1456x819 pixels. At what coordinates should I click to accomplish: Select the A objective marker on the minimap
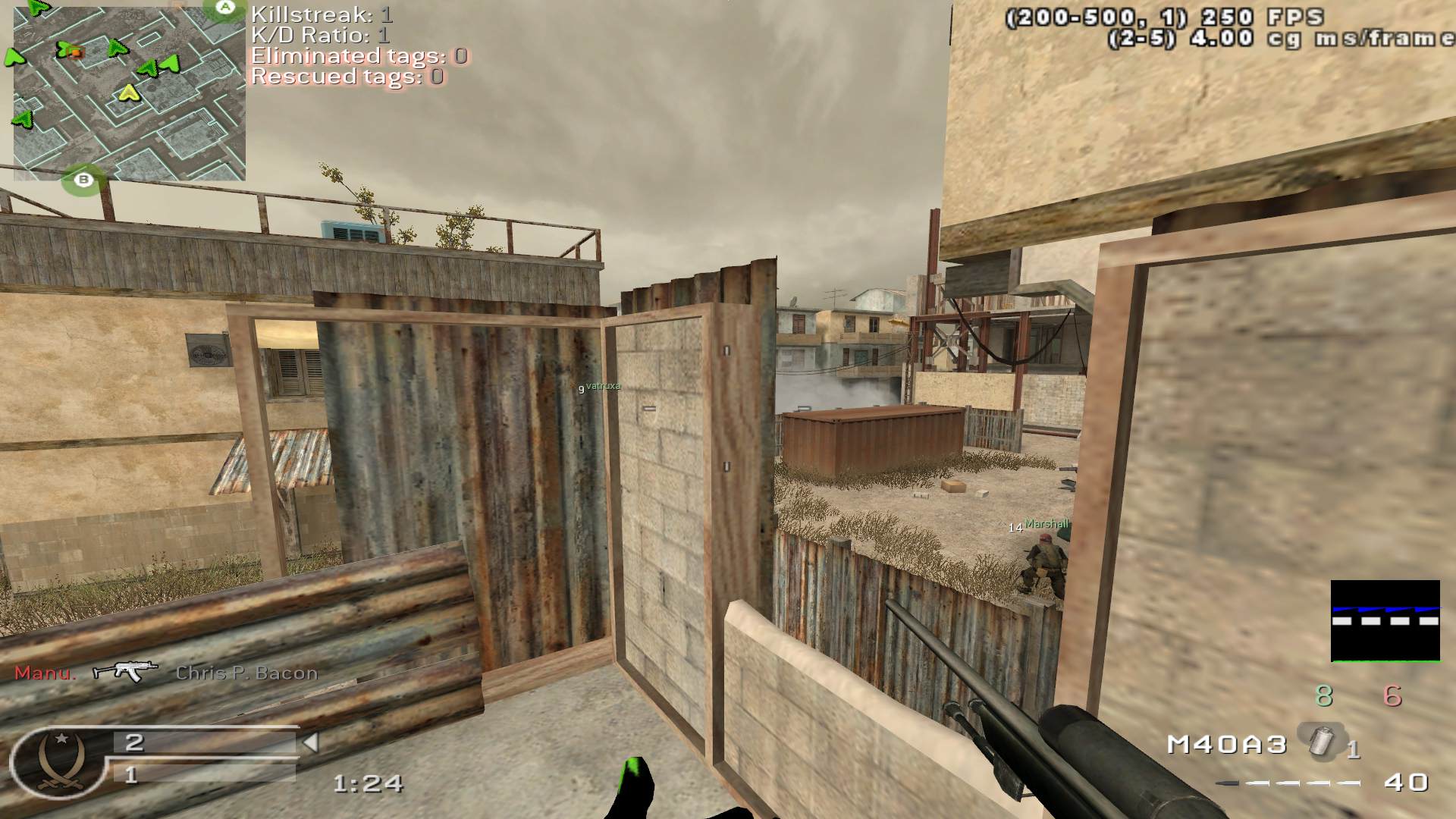(x=225, y=8)
